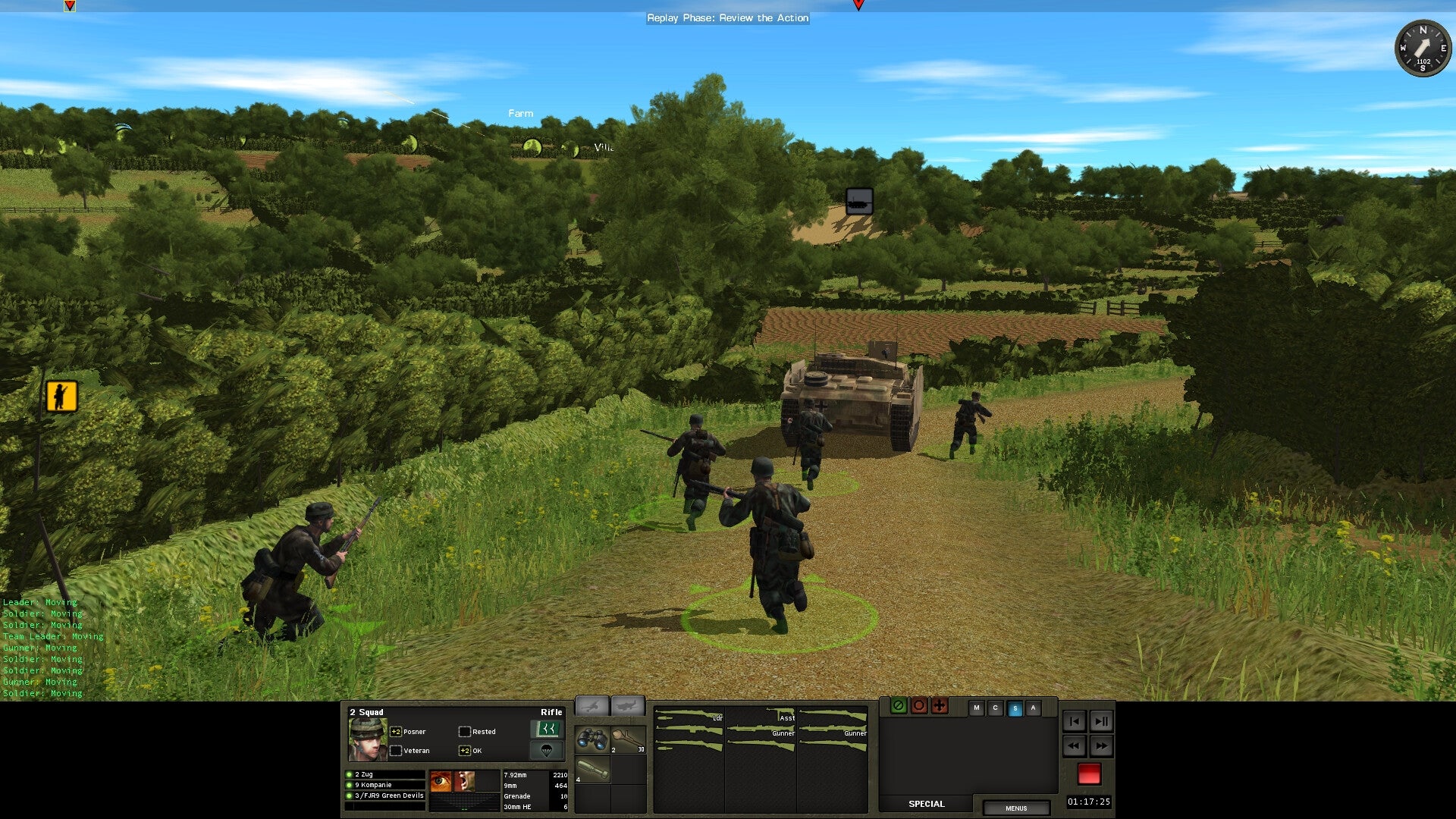Click the green cancel-orders icon in Special panel

899,706
